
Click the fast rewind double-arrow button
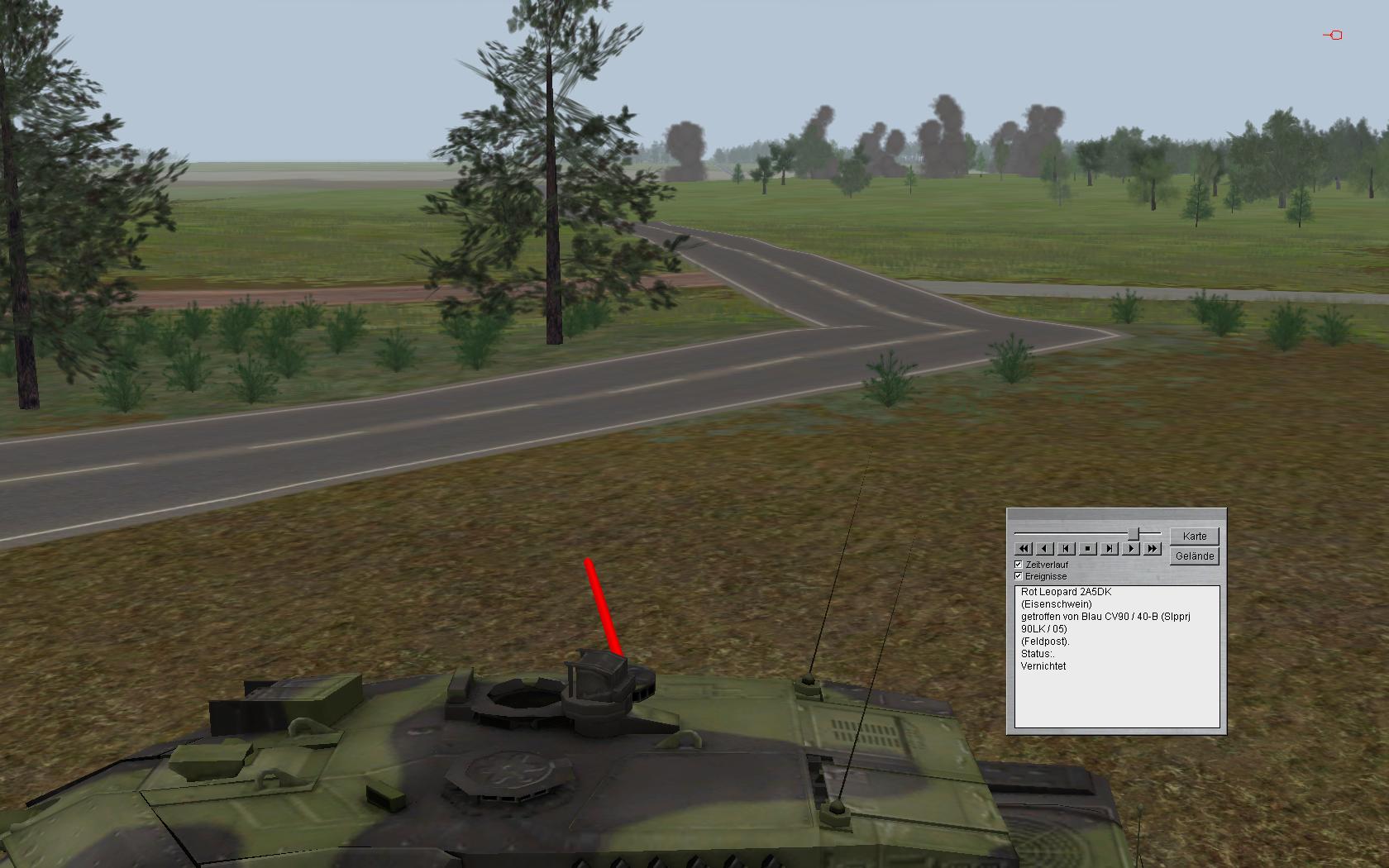[x=1024, y=548]
